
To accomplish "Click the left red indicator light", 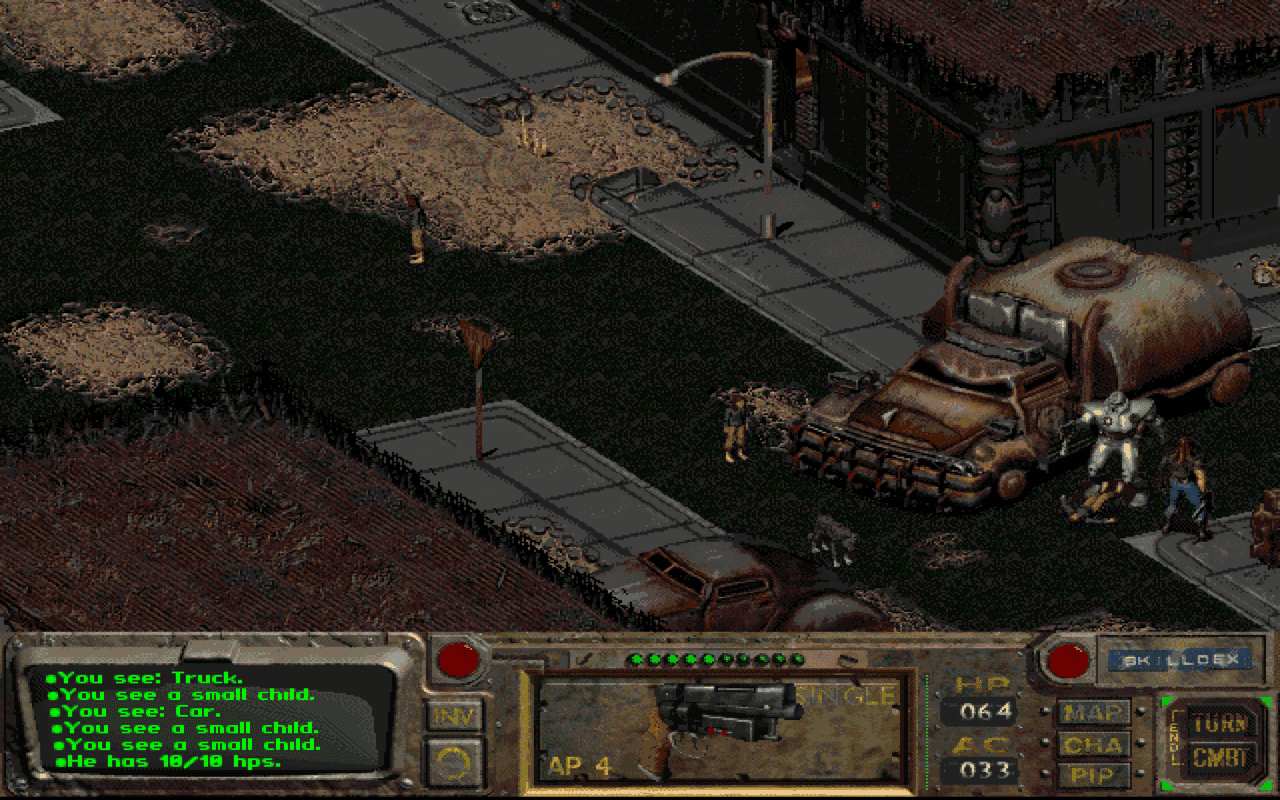I will pos(459,661).
